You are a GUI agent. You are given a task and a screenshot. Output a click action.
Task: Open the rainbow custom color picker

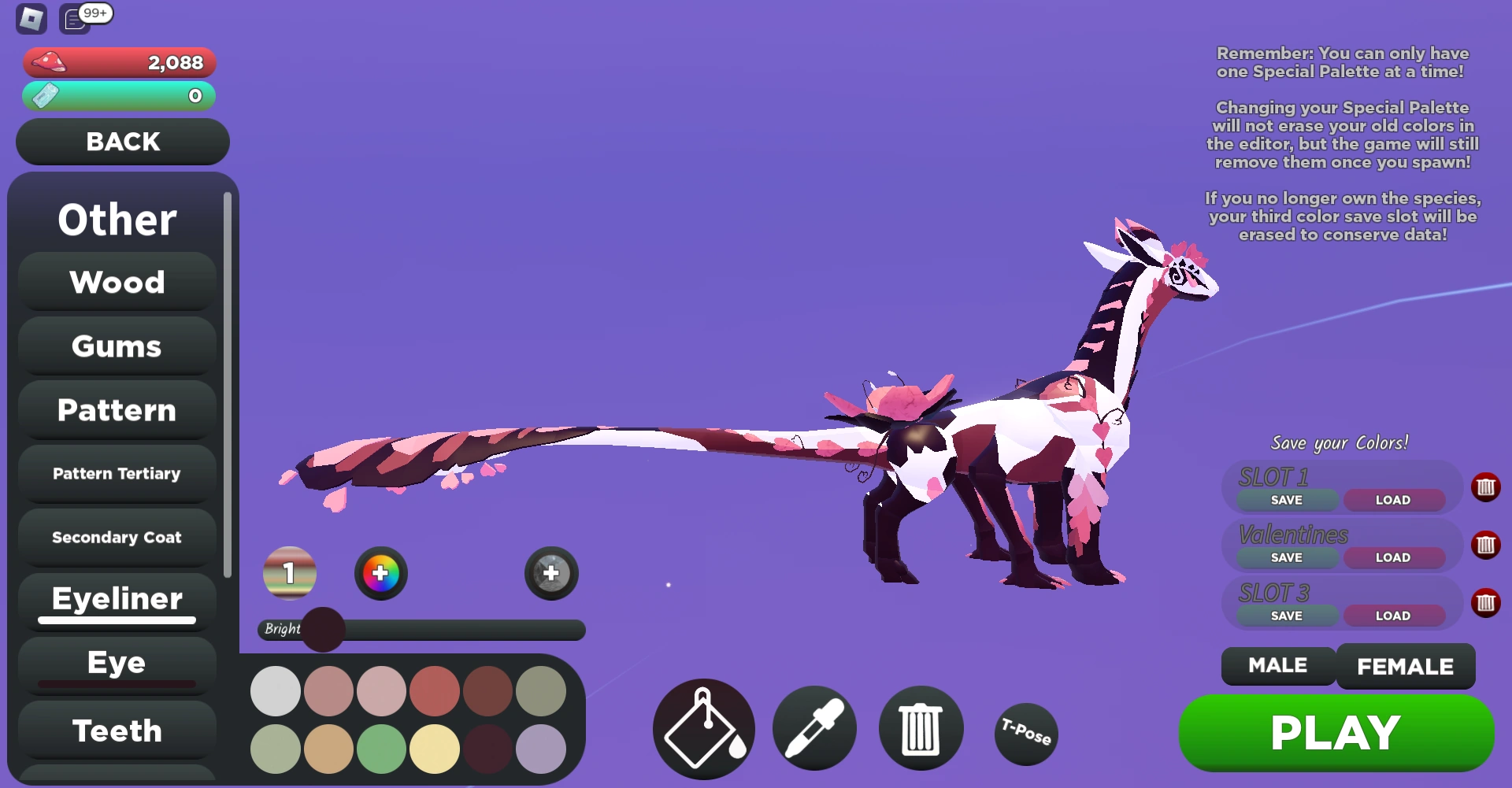click(x=381, y=573)
